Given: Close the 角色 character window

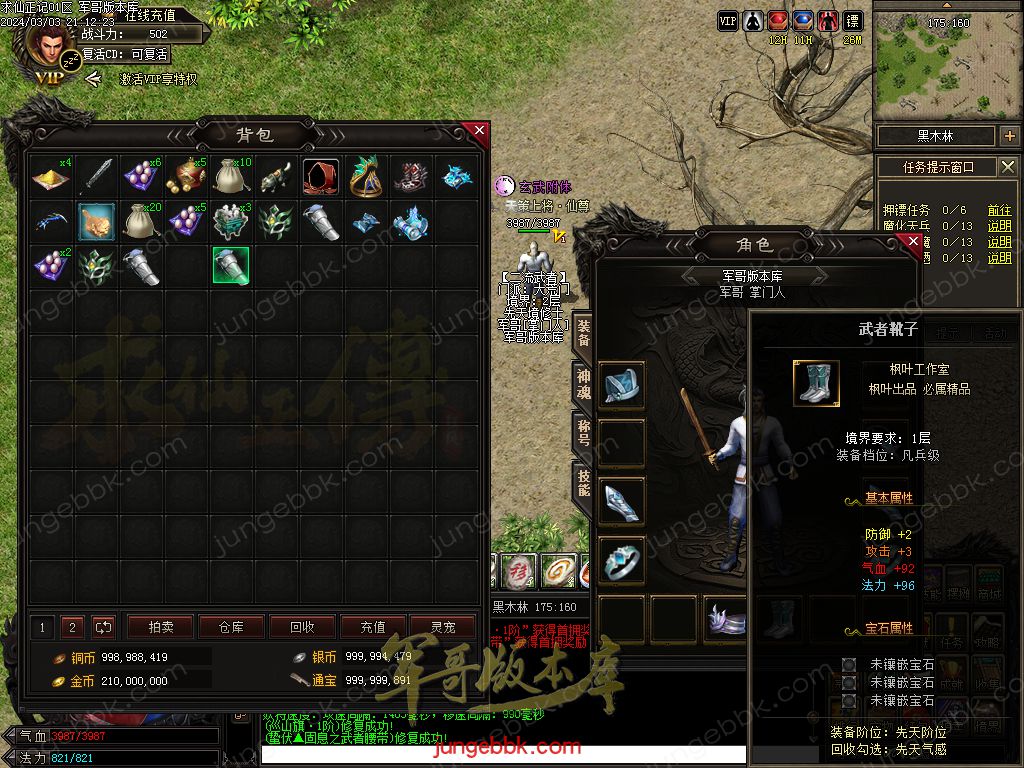Looking at the screenshot, I should (912, 241).
